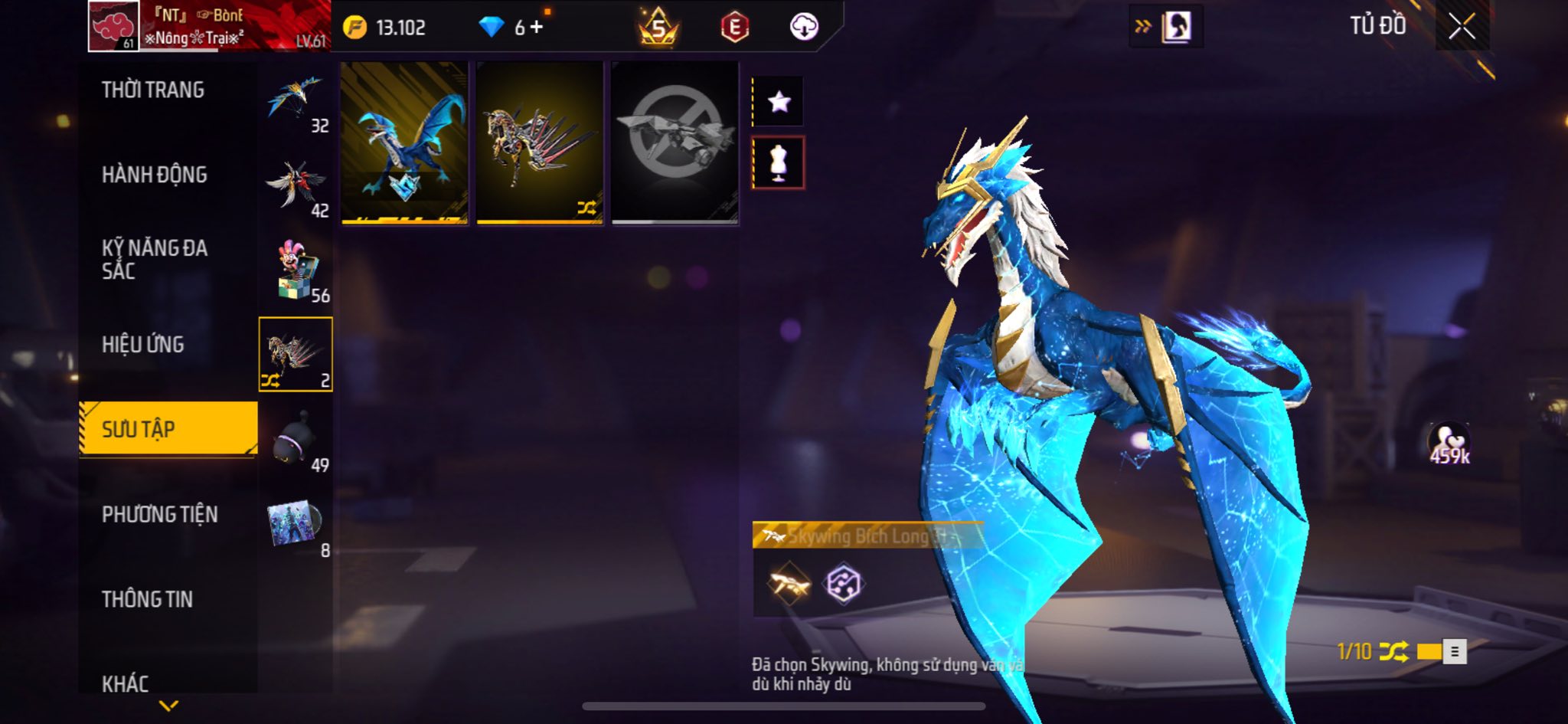Switch to the Hành Động tab
This screenshot has height=724, width=1568.
(x=154, y=175)
